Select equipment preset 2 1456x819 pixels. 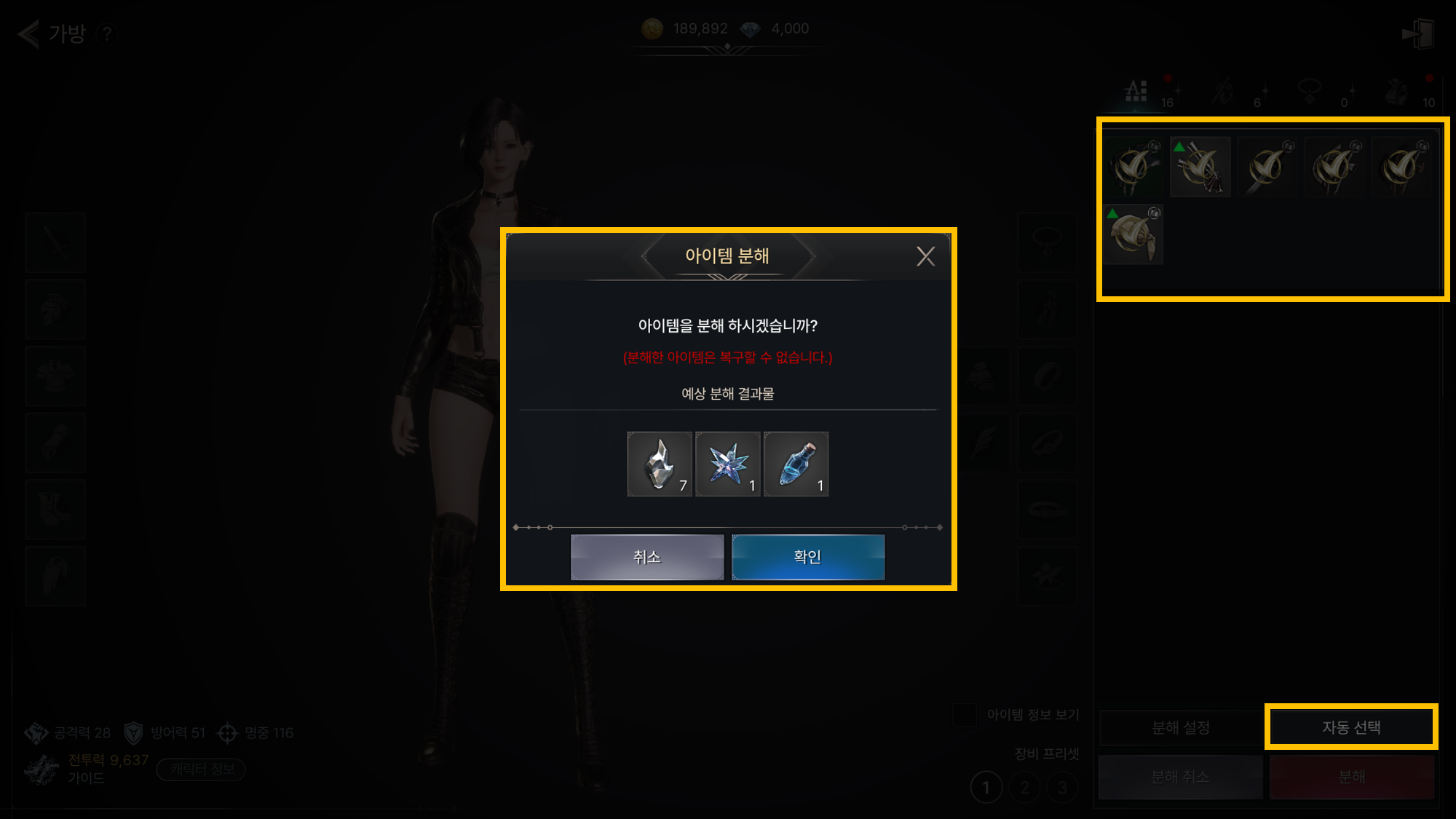[x=1025, y=788]
